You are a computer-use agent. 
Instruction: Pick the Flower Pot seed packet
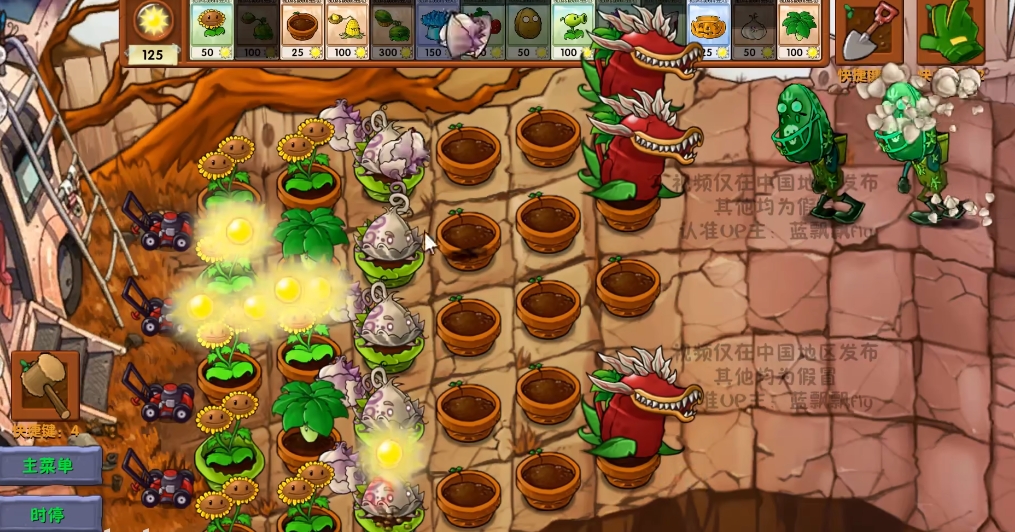click(300, 30)
